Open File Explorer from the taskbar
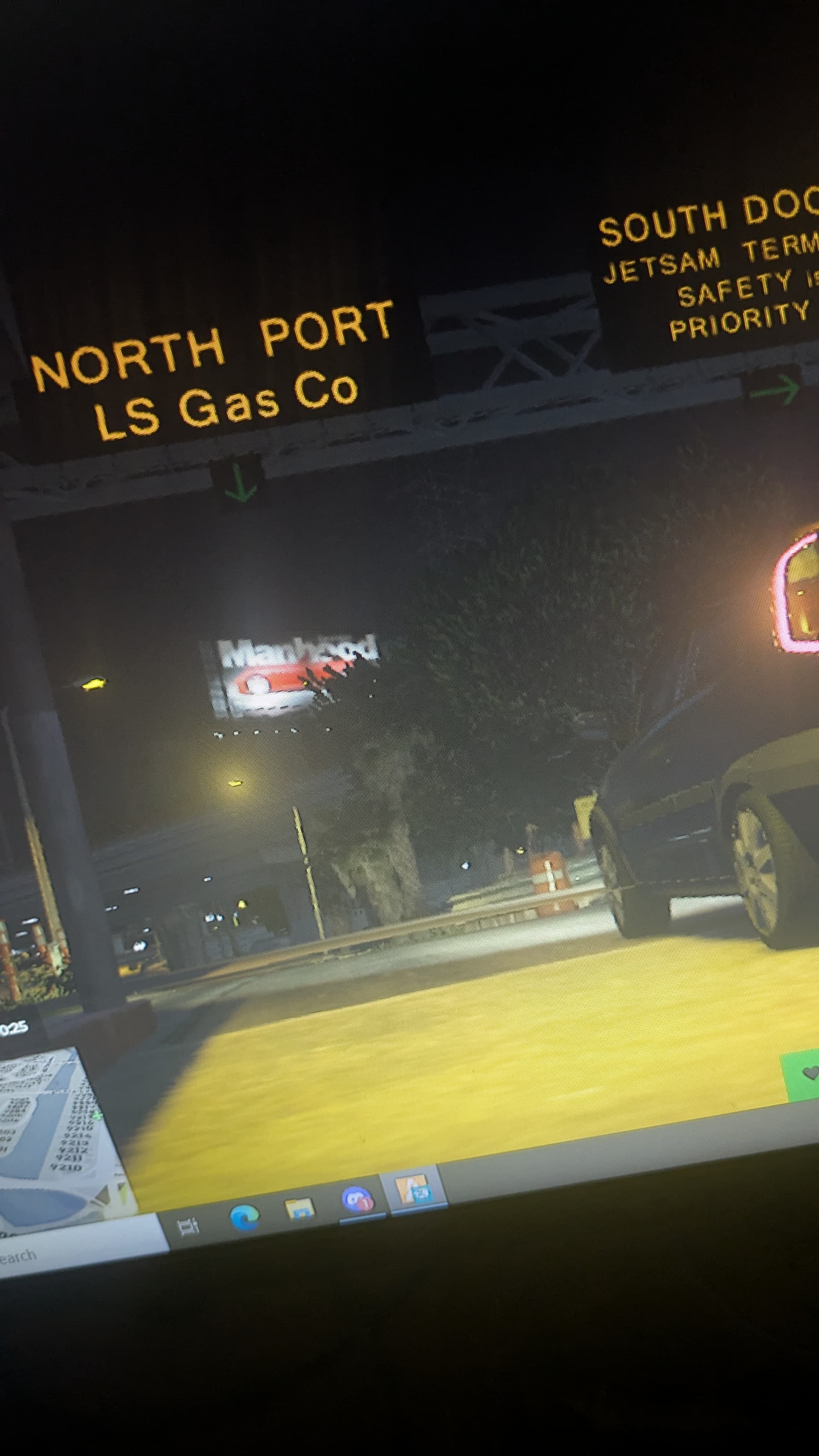The height and width of the screenshot is (1456, 819). (x=299, y=1208)
